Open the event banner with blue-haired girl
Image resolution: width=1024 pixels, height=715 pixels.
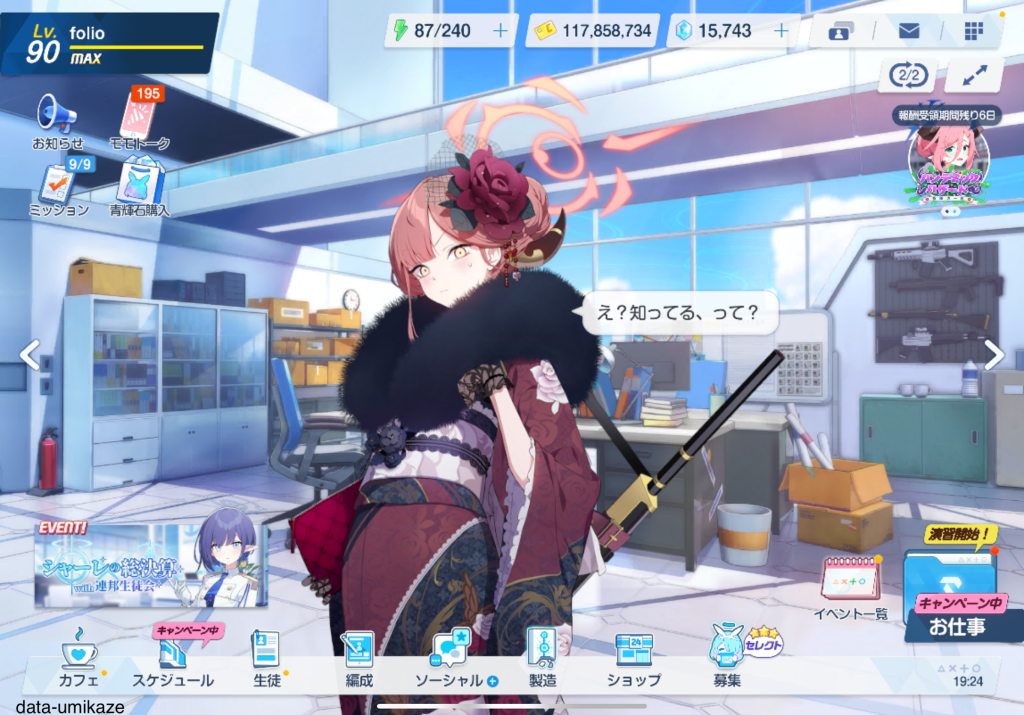click(151, 564)
